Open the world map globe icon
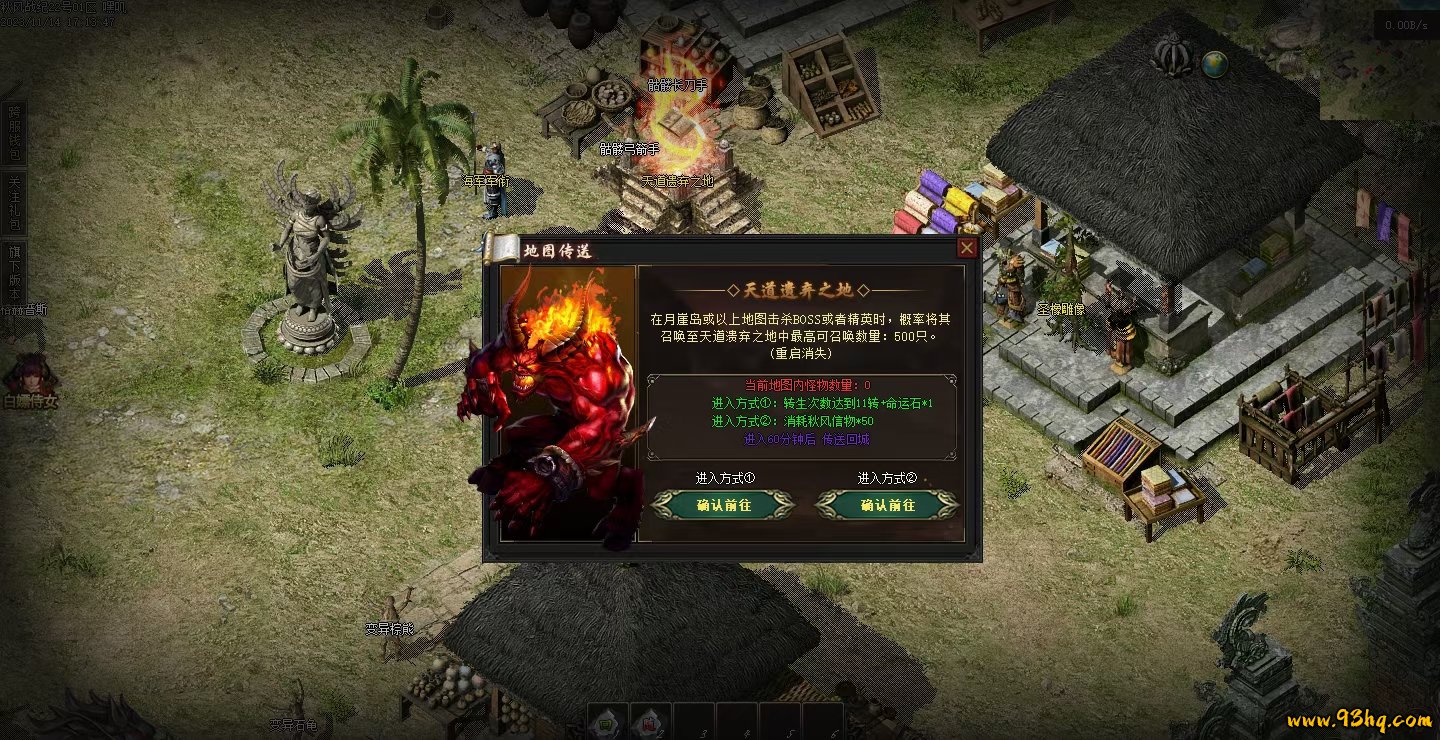Viewport: 1440px width, 740px height. [x=1215, y=64]
